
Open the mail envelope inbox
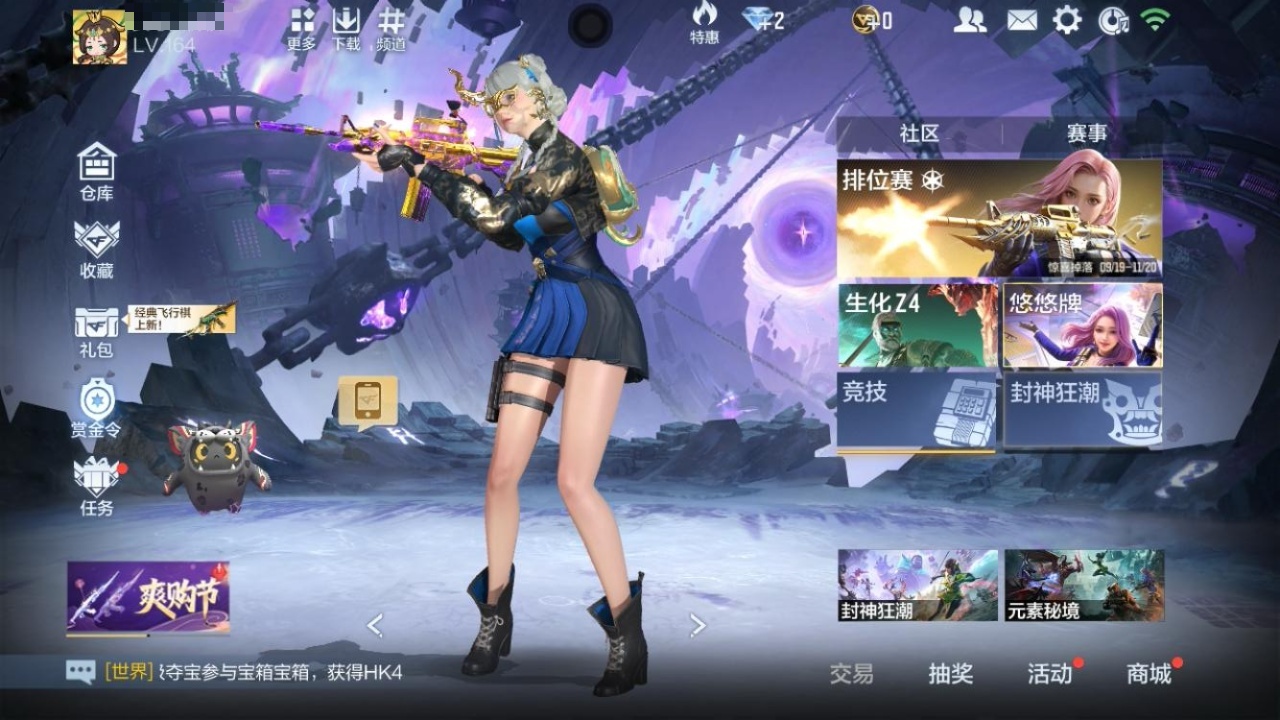click(1021, 20)
